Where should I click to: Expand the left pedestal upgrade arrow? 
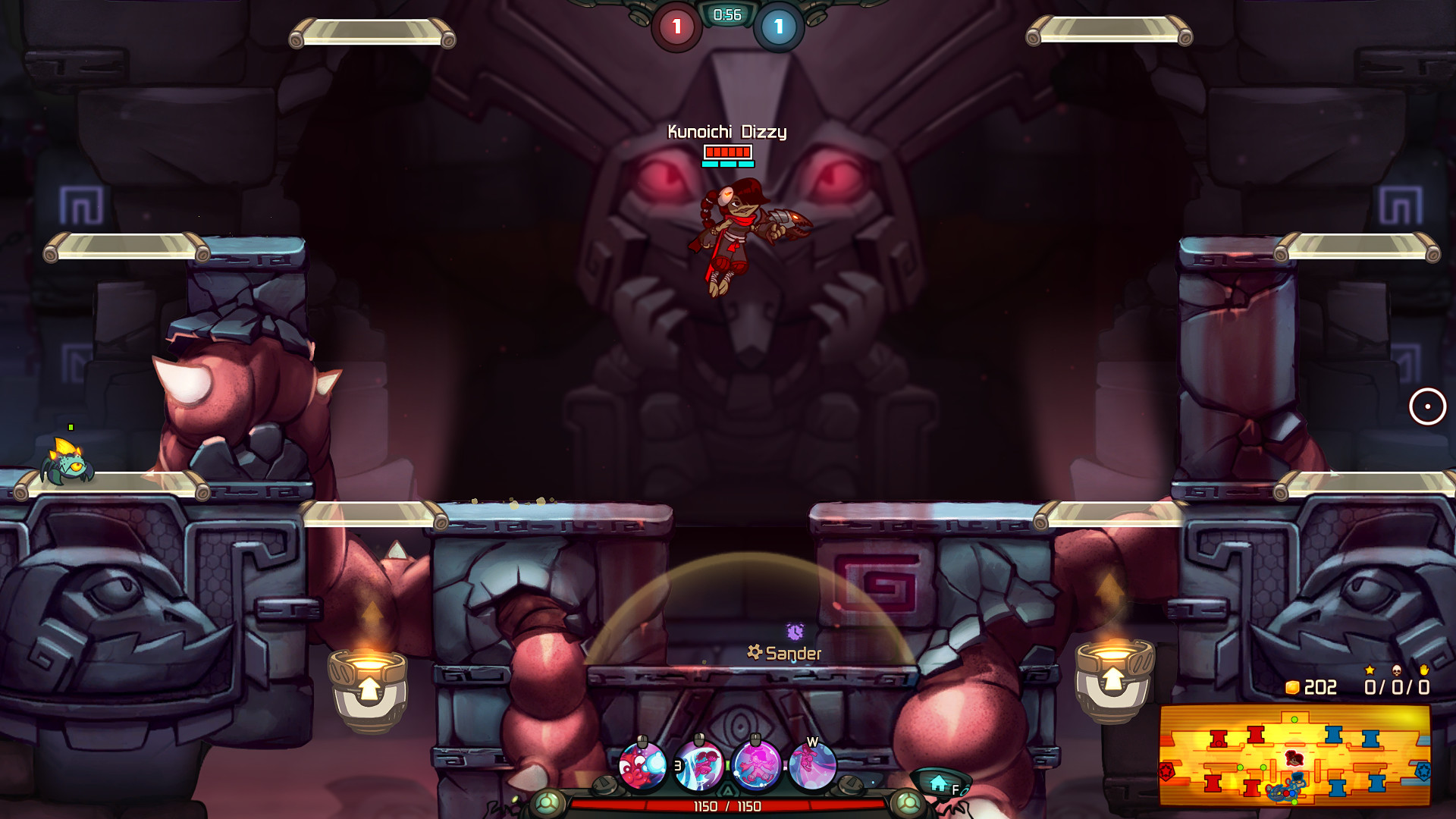point(369,690)
